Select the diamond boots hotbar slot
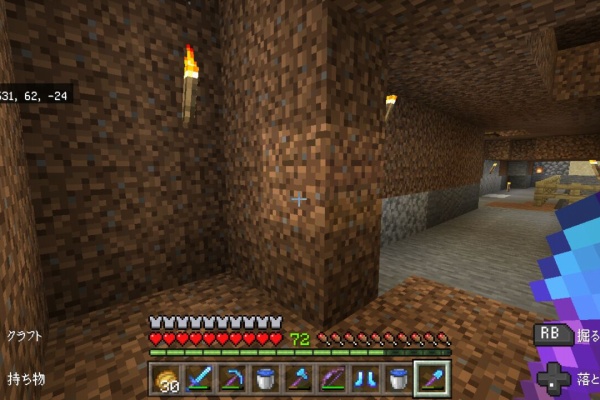600x400 pixels. tap(365, 379)
